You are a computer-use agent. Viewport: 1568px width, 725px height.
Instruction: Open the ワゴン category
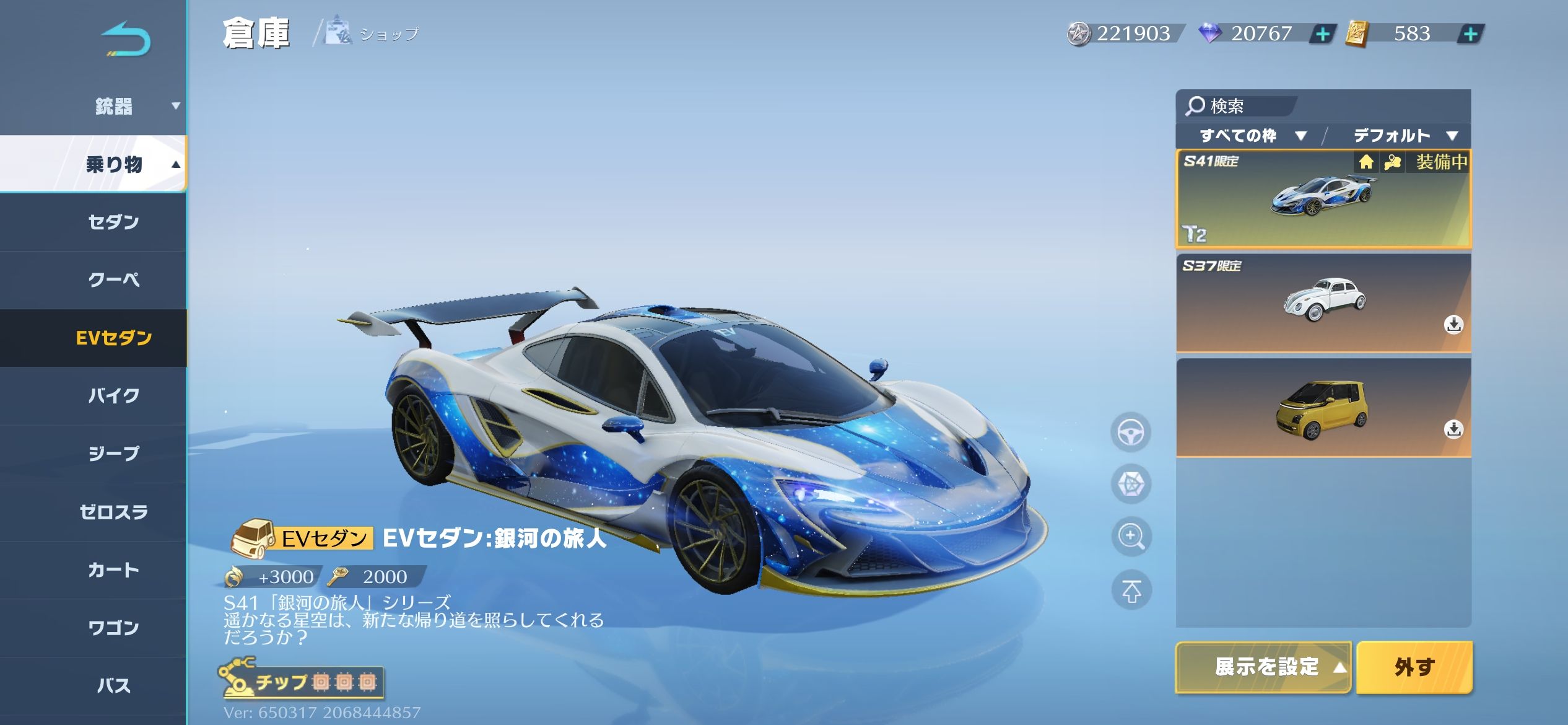click(114, 628)
